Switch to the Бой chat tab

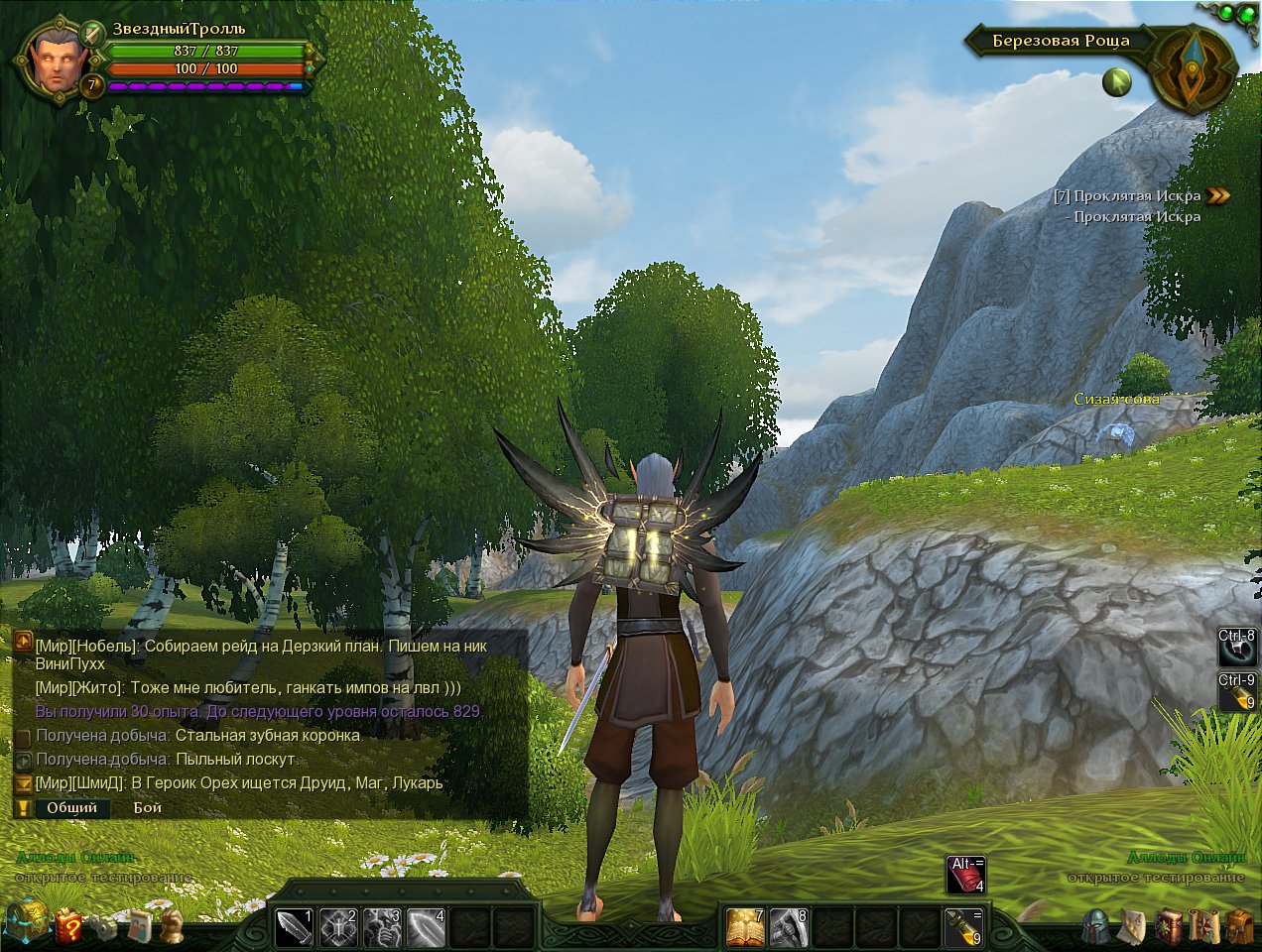click(148, 807)
